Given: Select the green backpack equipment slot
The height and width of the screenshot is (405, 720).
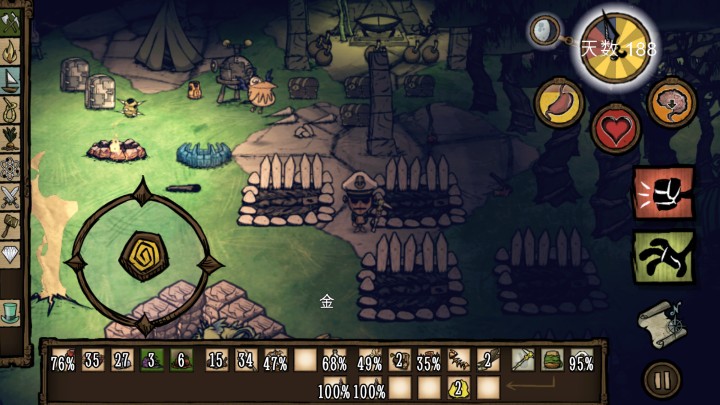Looking at the screenshot, I should tap(551, 360).
